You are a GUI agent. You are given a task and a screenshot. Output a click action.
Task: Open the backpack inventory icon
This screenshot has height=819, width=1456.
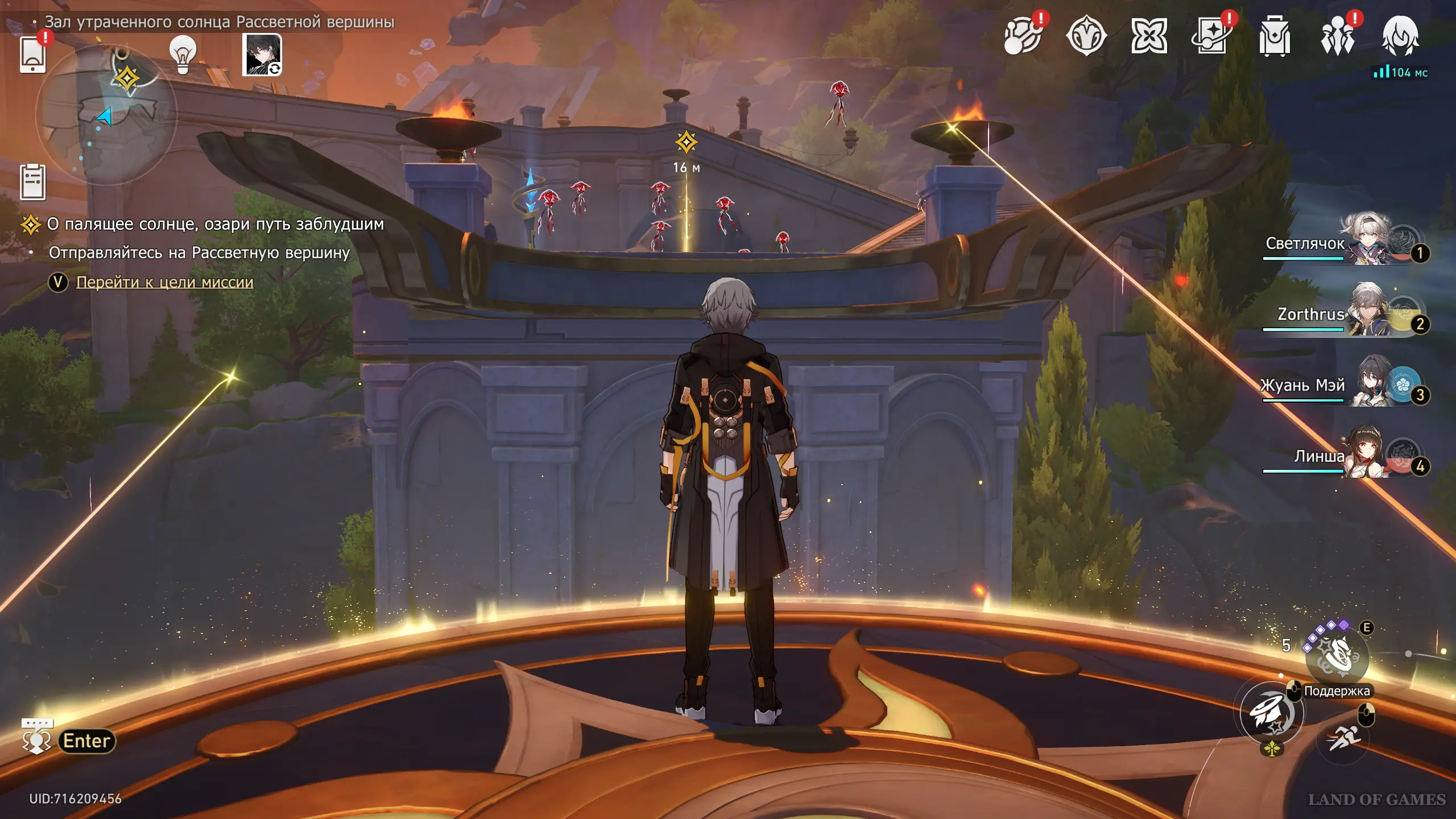(1274, 36)
